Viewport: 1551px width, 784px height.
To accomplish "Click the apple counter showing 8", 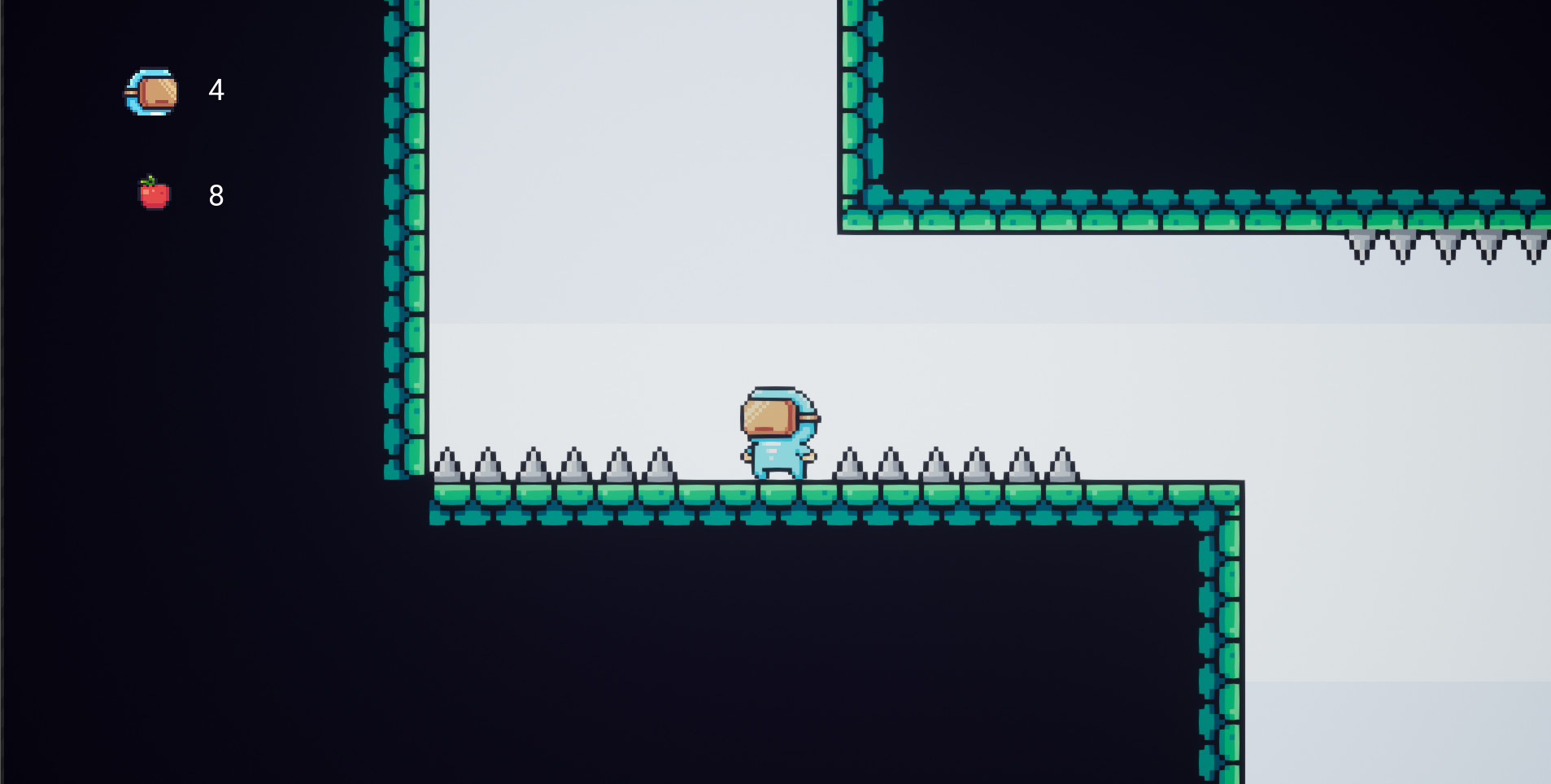I will click(216, 194).
